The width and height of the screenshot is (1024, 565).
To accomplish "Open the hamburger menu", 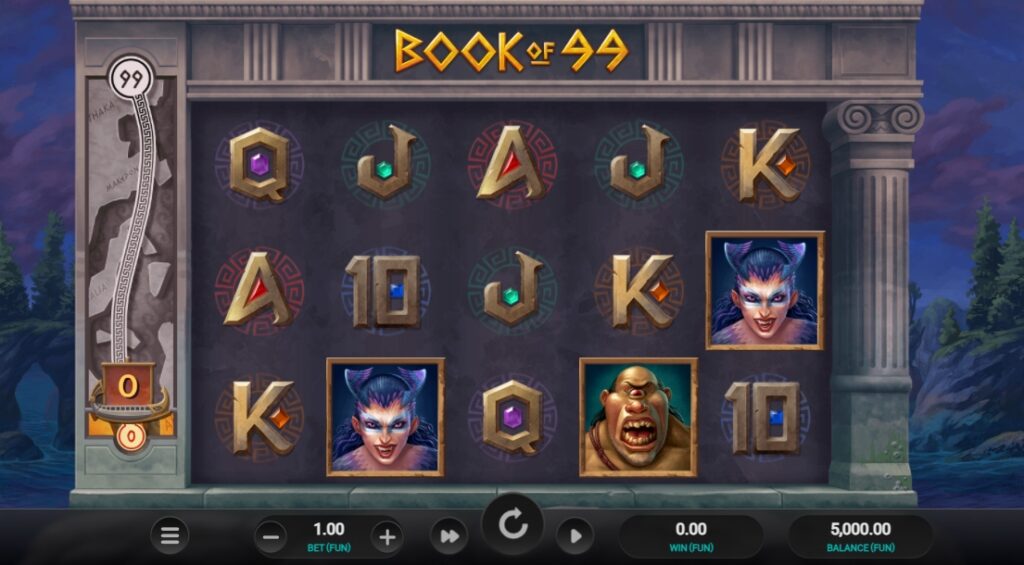I will [169, 536].
